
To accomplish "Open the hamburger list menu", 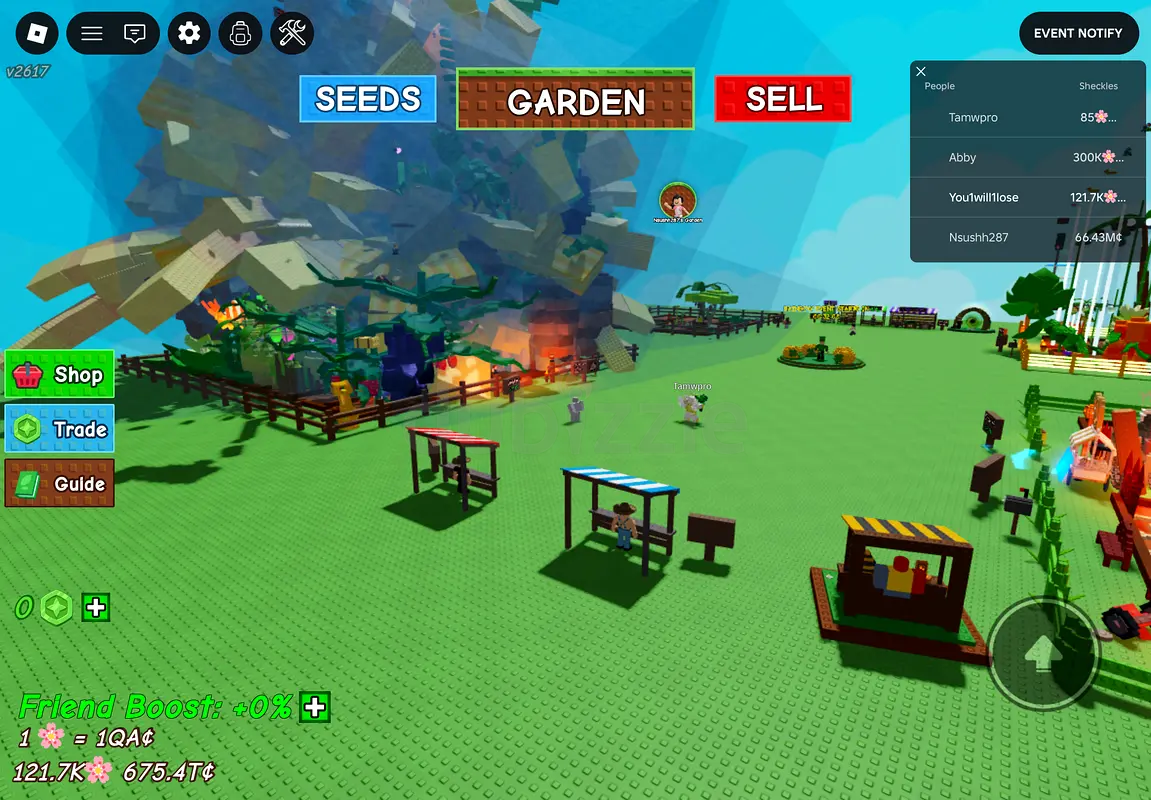I will [x=92, y=34].
